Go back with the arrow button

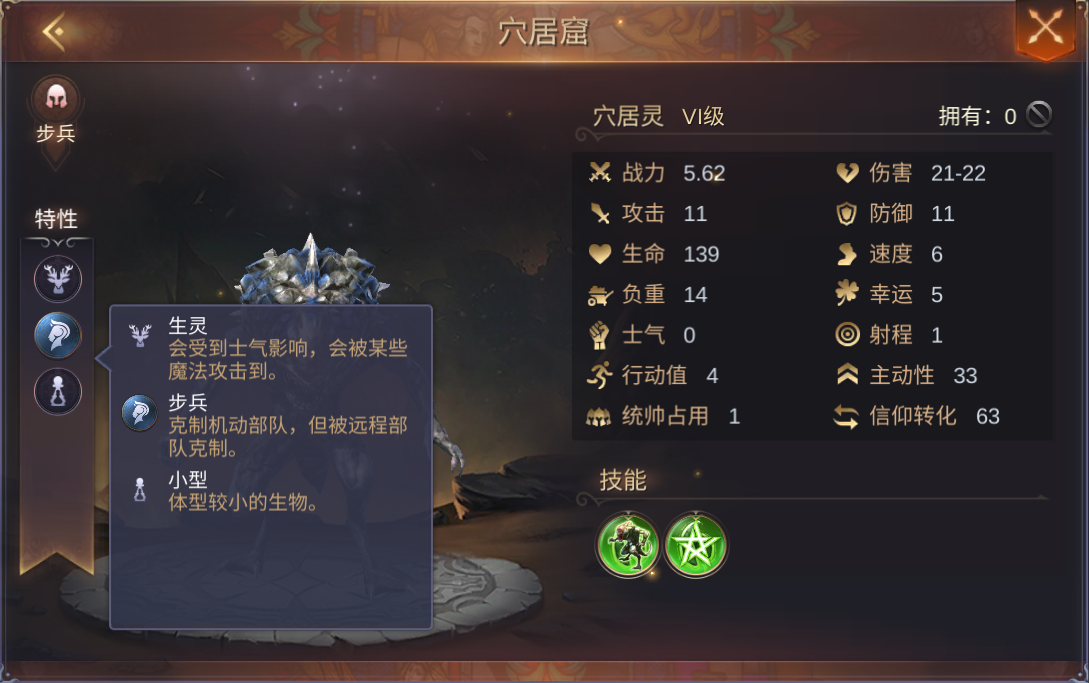click(54, 32)
